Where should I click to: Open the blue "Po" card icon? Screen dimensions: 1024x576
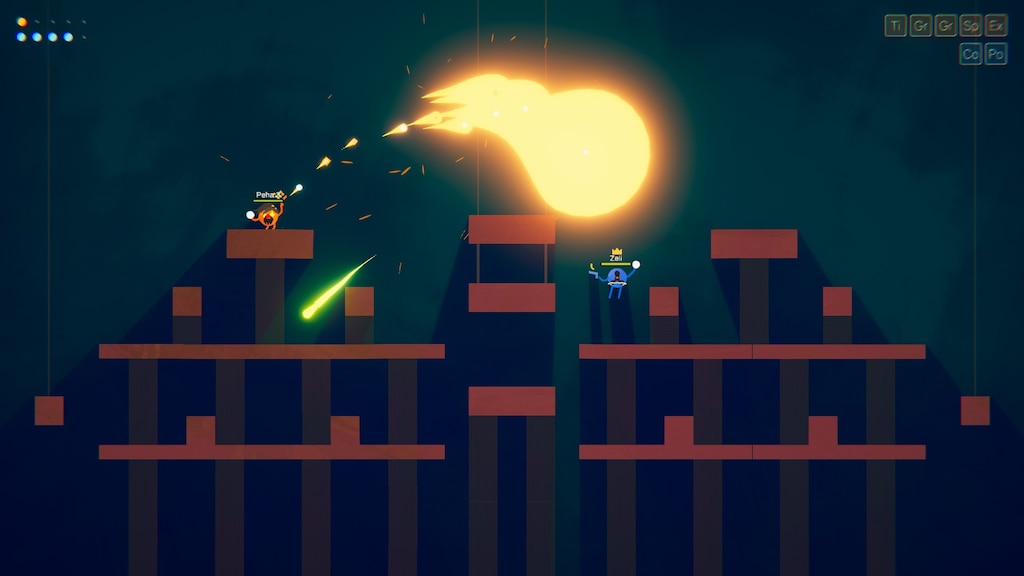[995, 54]
